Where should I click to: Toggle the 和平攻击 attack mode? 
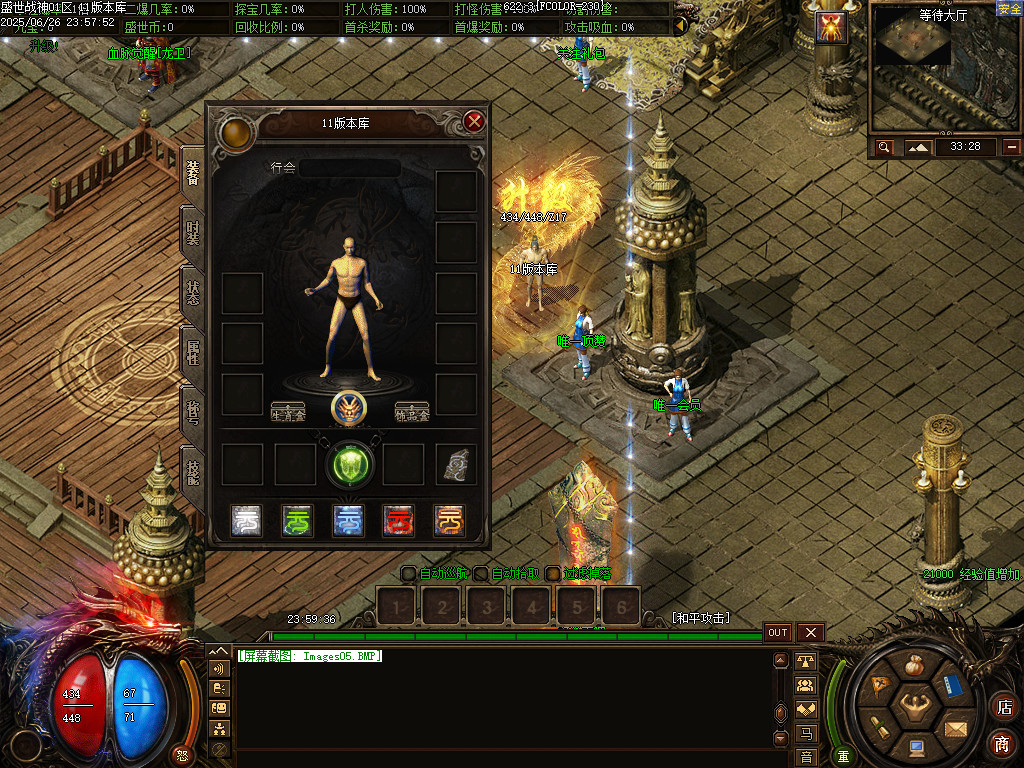tap(701, 618)
